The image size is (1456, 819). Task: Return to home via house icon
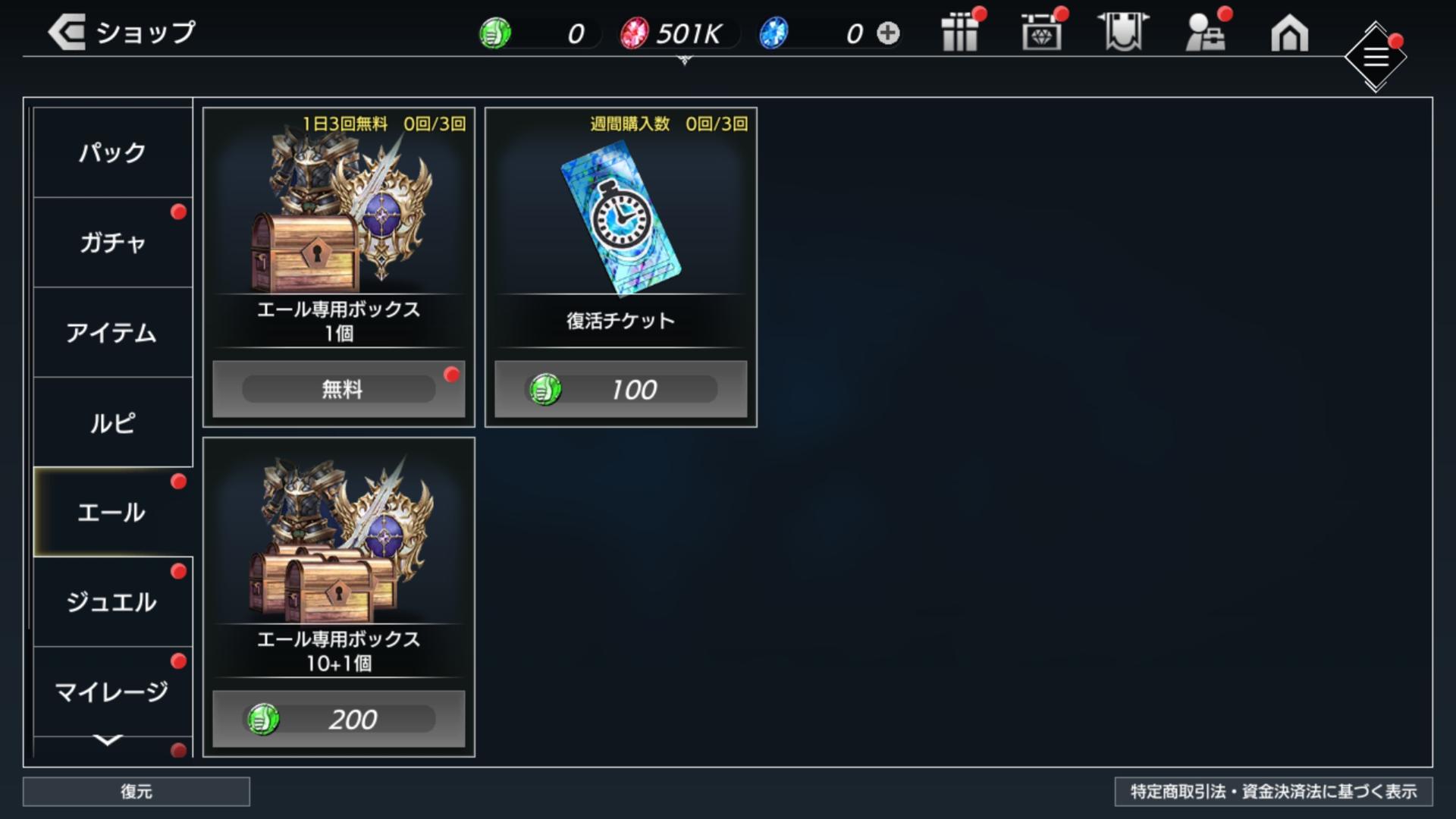1289,33
